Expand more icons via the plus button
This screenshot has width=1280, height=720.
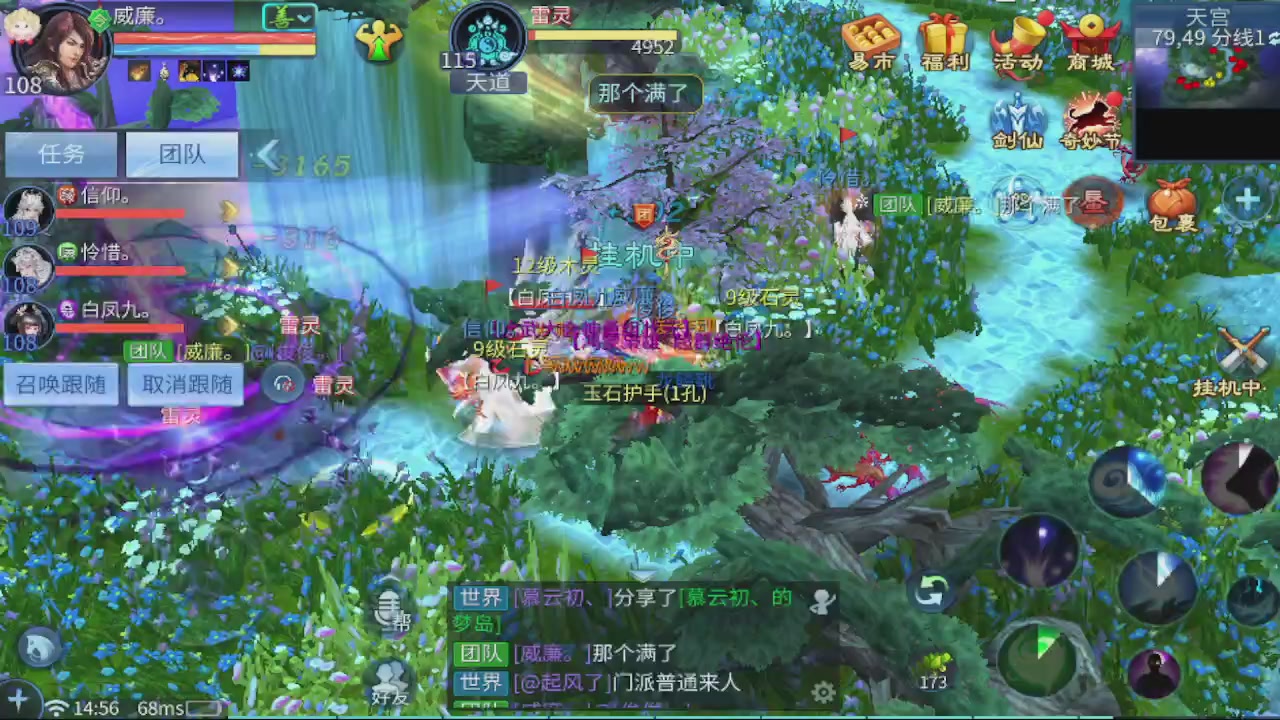[x=1247, y=200]
